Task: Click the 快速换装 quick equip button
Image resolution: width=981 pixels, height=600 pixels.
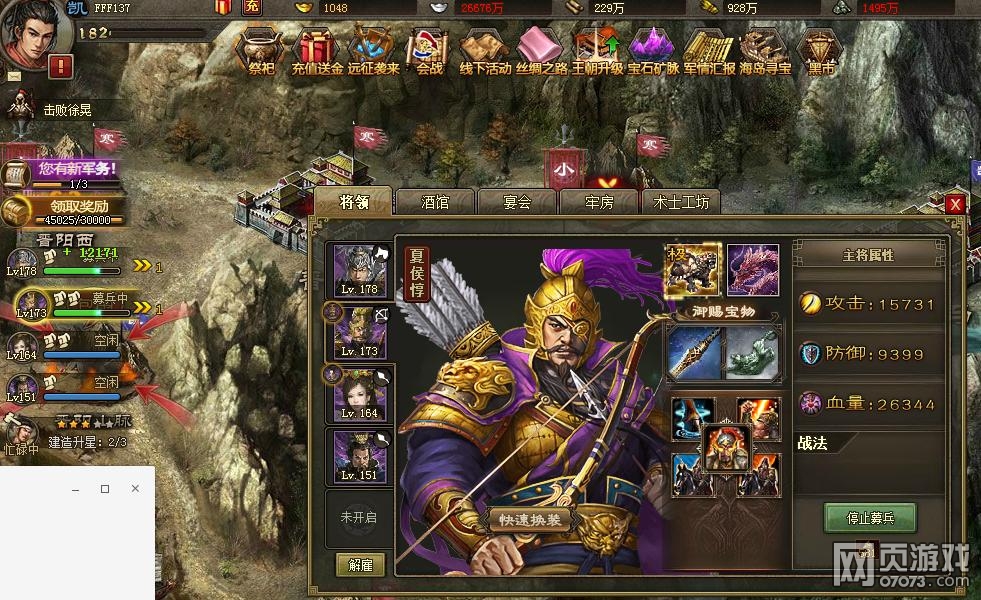Action: click(530, 520)
